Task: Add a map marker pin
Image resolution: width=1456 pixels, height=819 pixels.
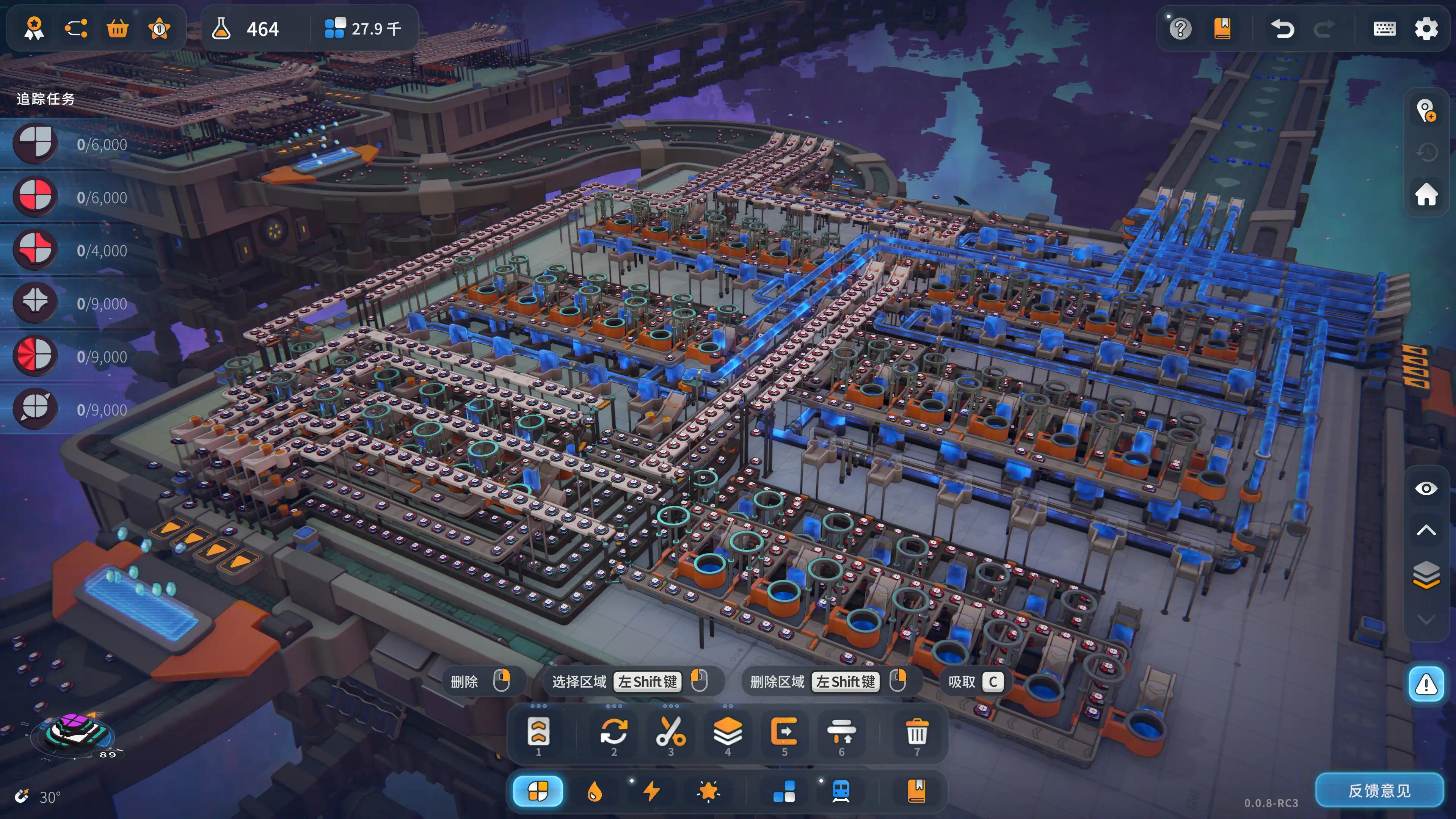Action: [x=1426, y=110]
